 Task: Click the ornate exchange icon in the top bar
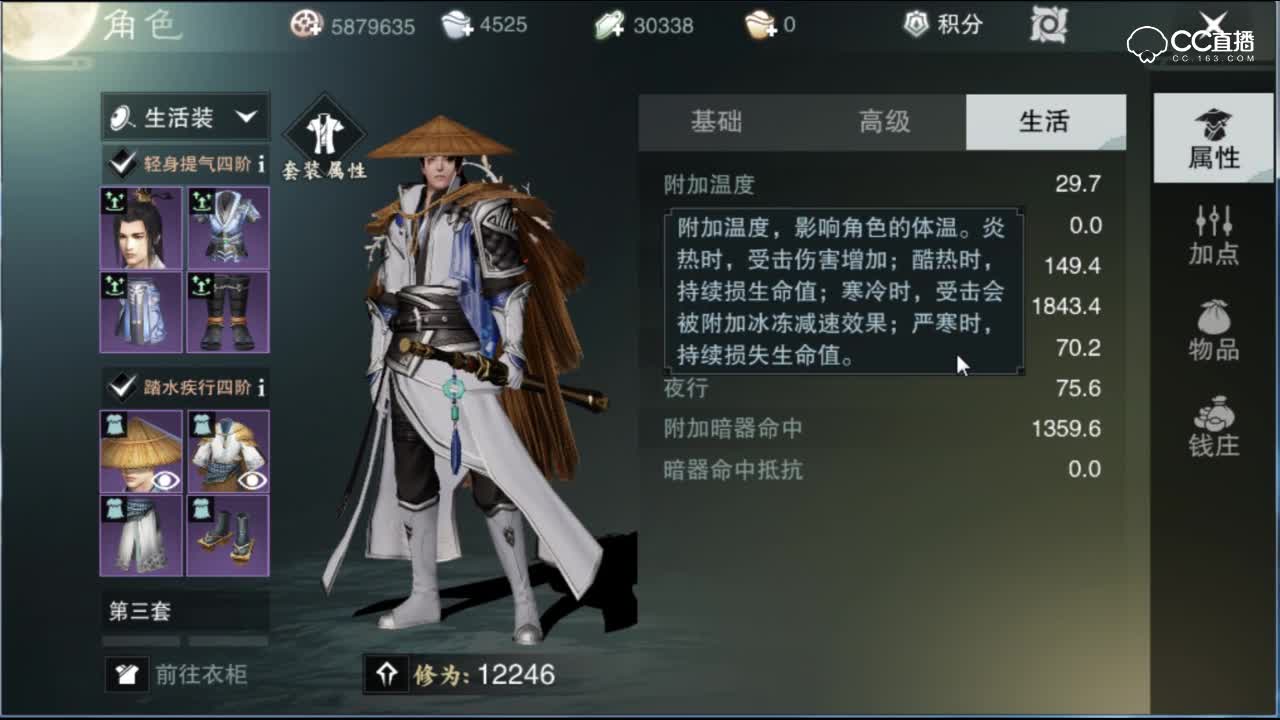[1050, 26]
